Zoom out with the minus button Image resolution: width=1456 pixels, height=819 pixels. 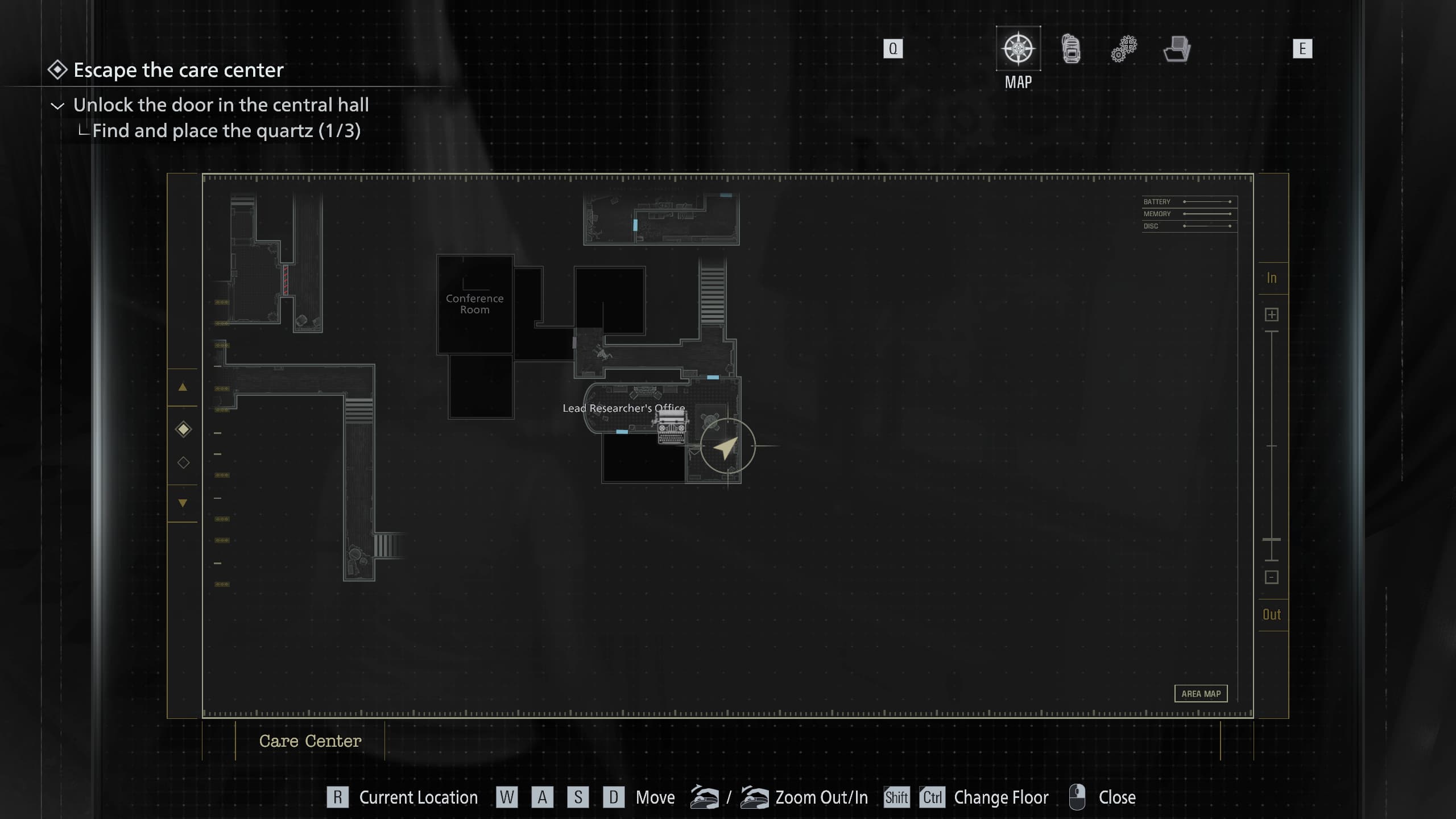click(x=1272, y=577)
